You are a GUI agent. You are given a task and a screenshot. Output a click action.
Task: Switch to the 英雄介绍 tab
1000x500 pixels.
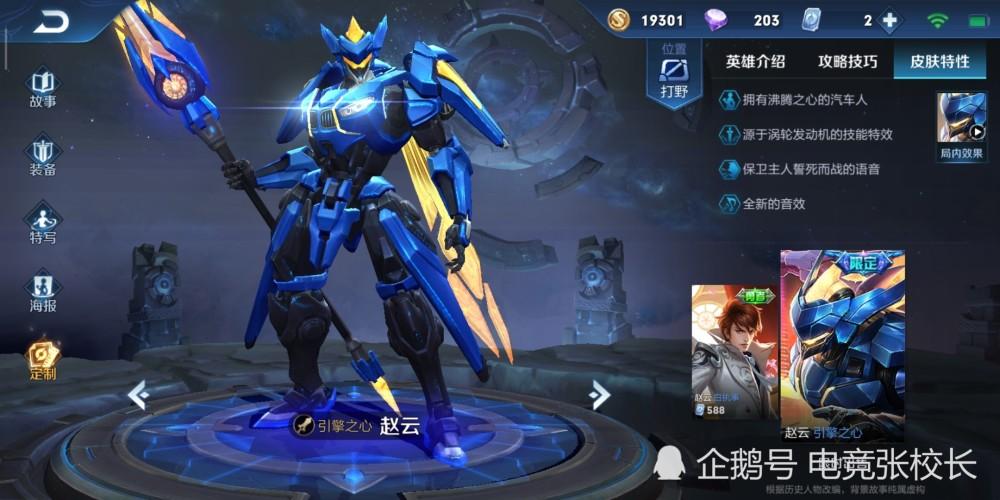(x=758, y=61)
